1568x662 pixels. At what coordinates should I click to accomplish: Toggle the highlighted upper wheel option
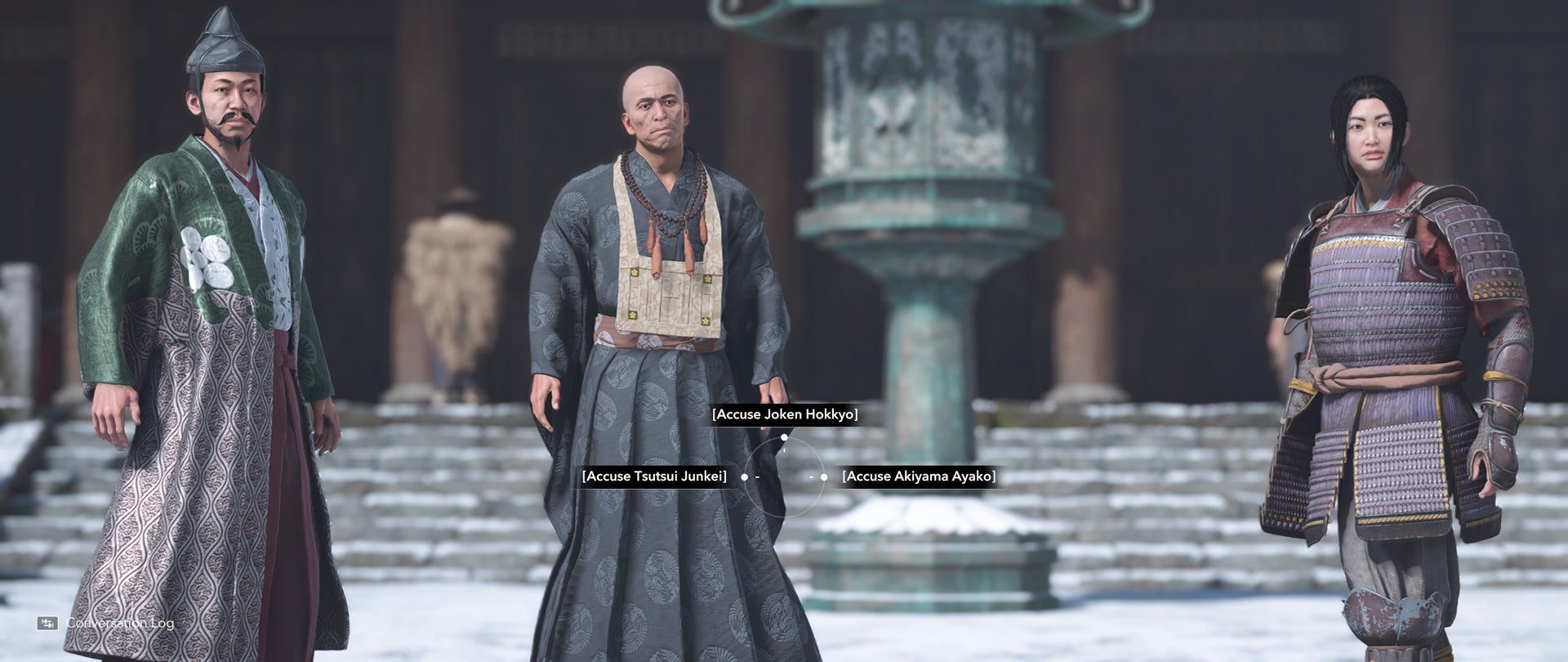pyautogui.click(x=786, y=416)
